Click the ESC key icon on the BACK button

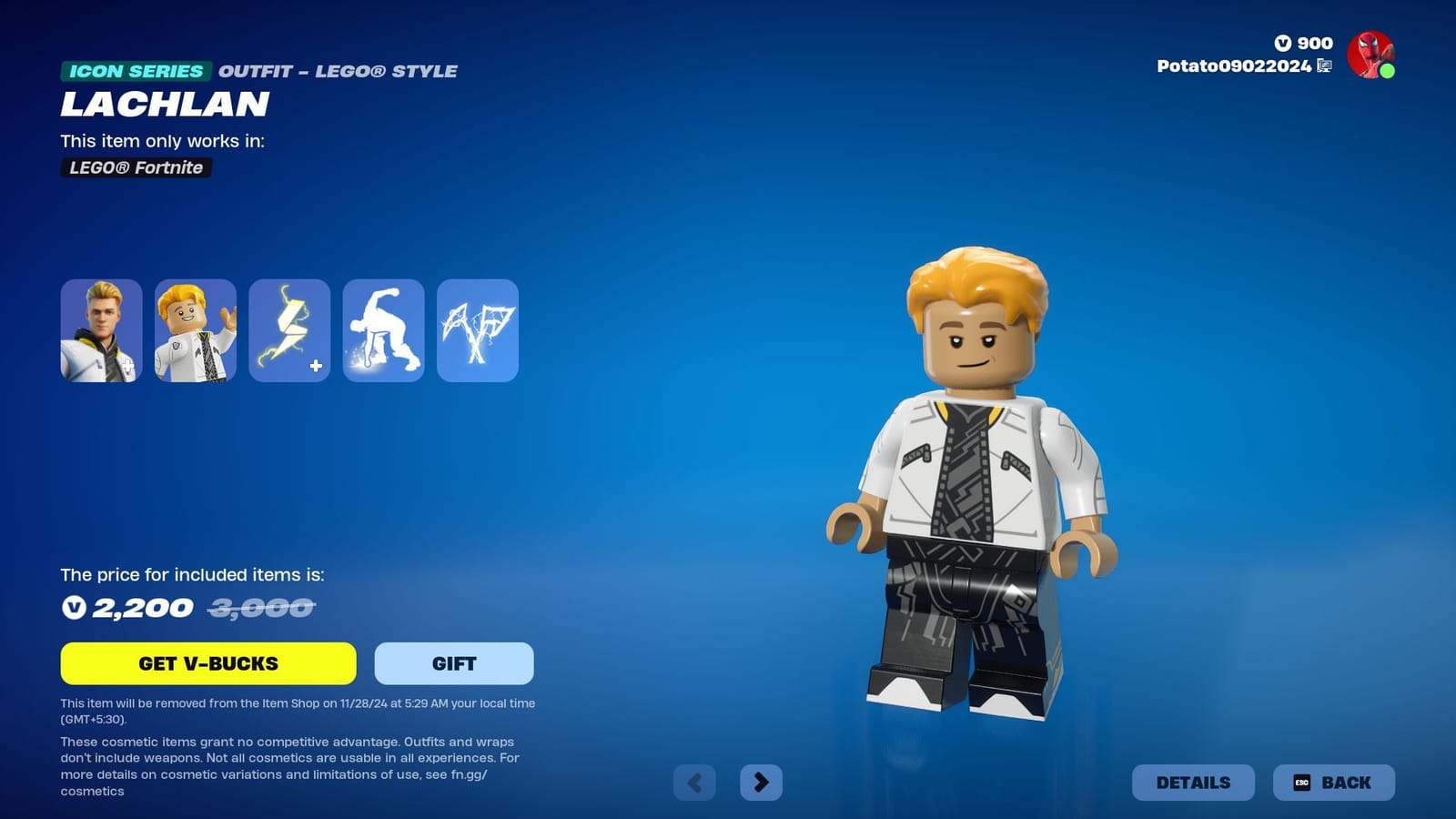(1303, 782)
